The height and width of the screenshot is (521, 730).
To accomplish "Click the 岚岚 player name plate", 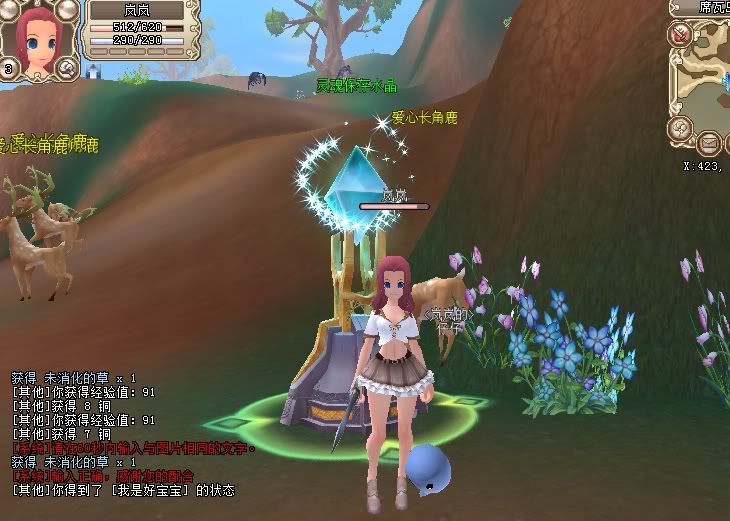I will (x=136, y=10).
